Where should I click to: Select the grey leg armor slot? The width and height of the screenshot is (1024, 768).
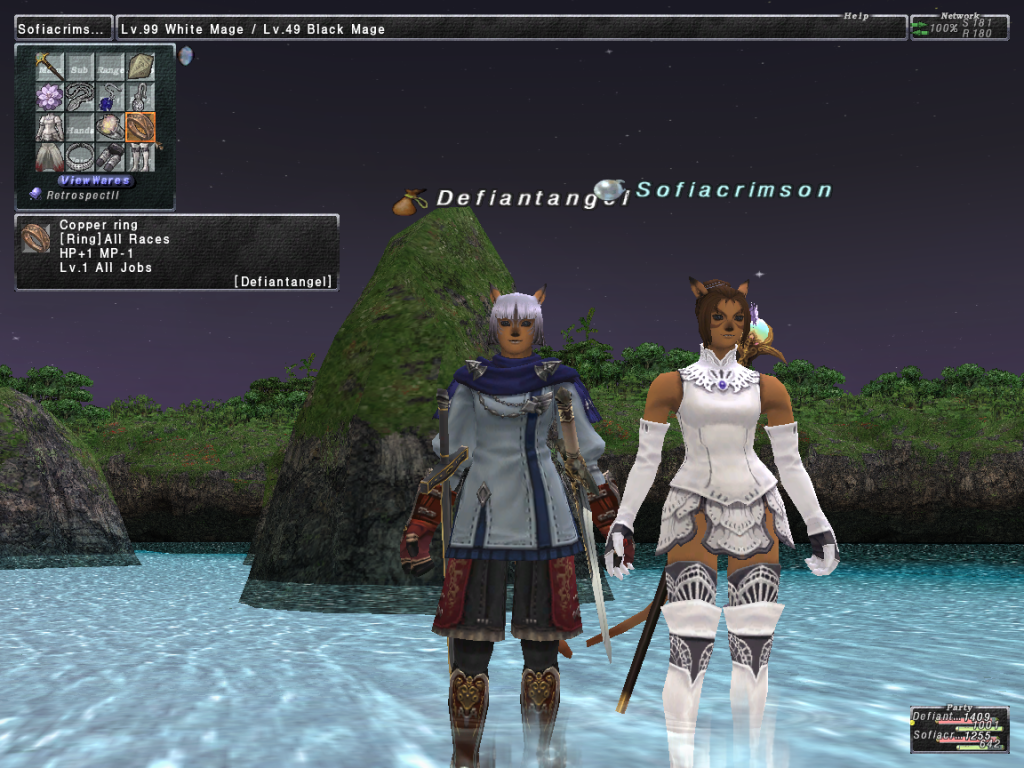pyautogui.click(x=110, y=157)
